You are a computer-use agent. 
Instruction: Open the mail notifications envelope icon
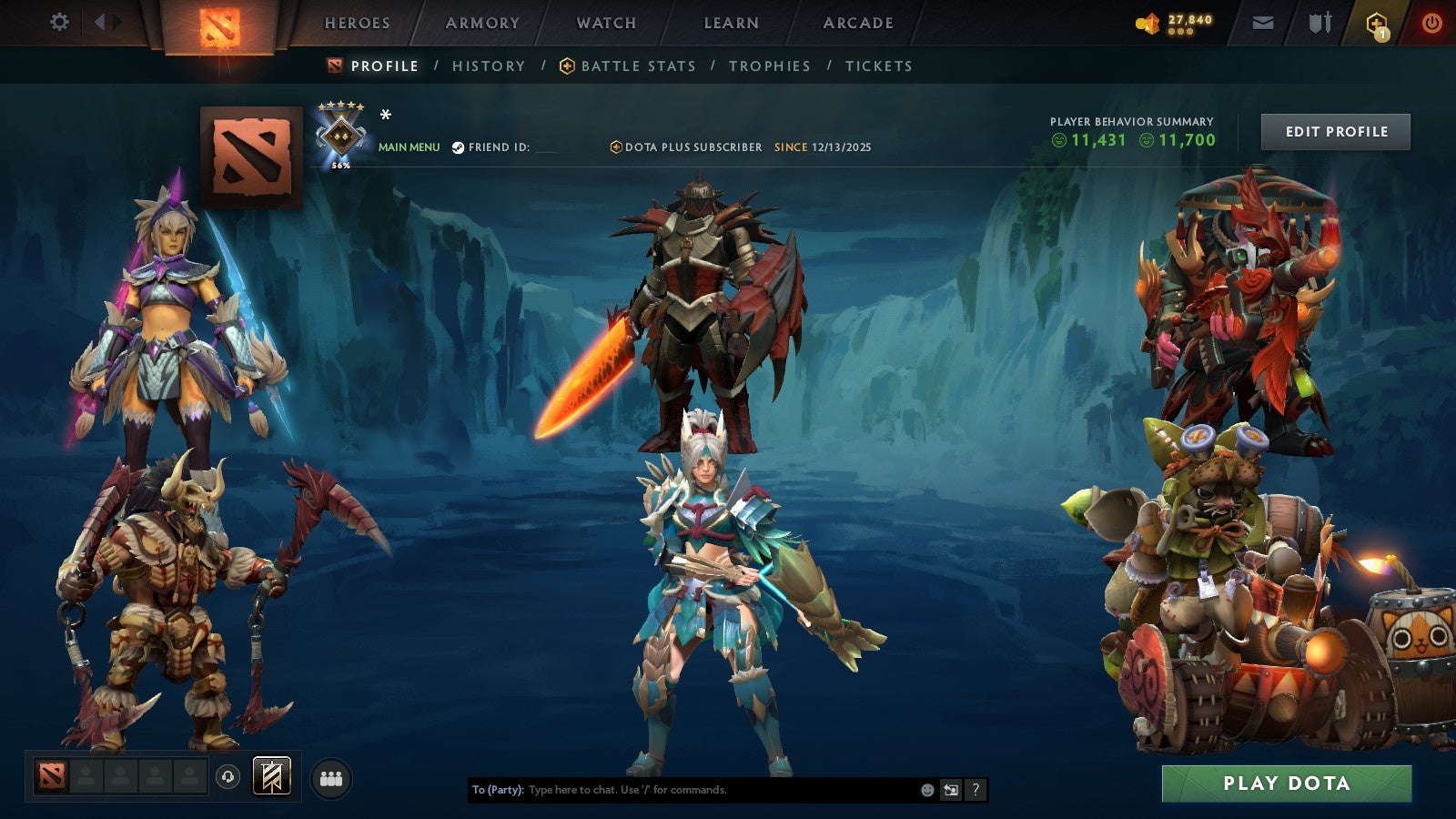tap(1263, 23)
